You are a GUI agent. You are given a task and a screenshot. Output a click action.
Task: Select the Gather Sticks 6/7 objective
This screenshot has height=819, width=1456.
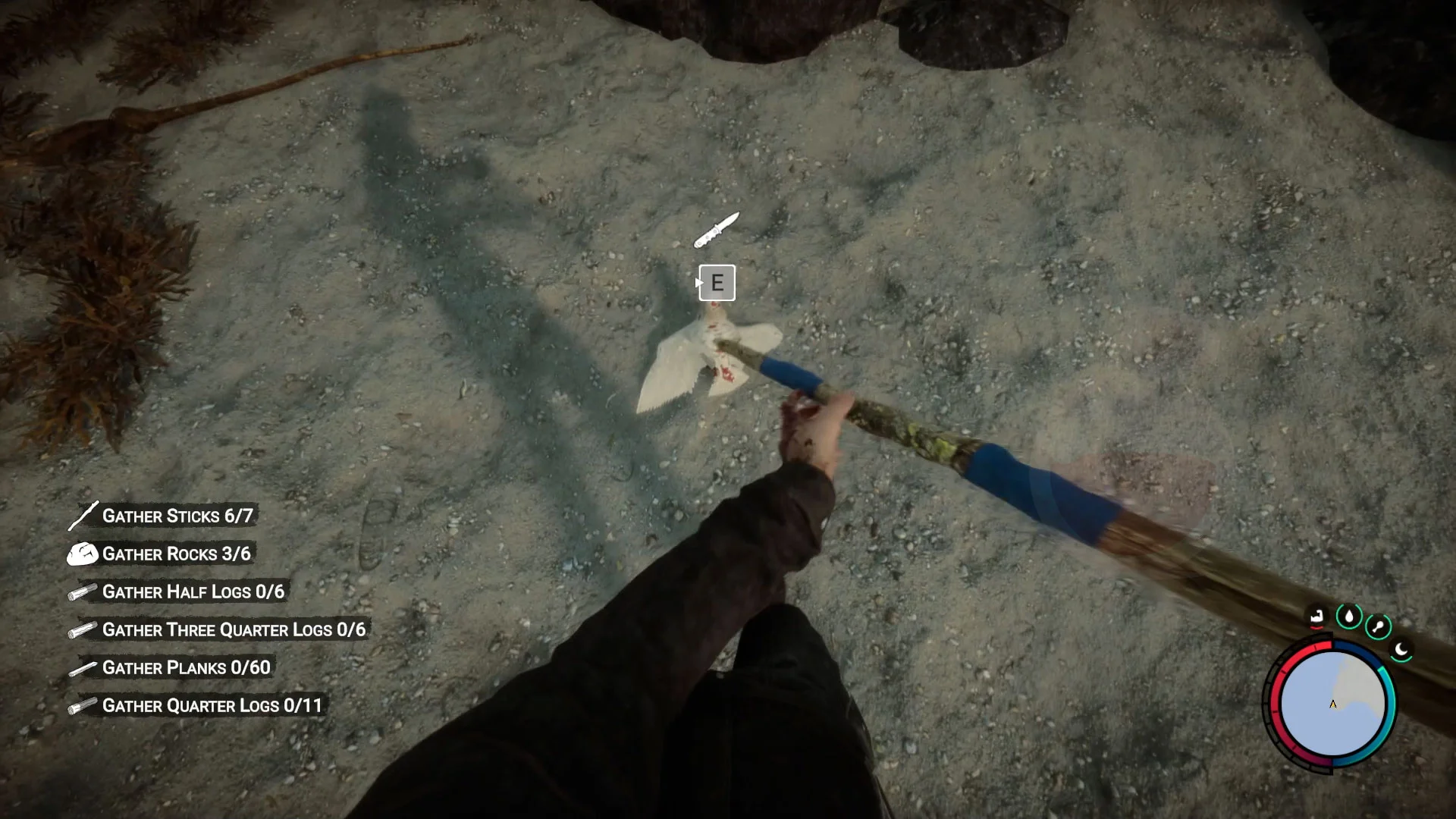(177, 516)
